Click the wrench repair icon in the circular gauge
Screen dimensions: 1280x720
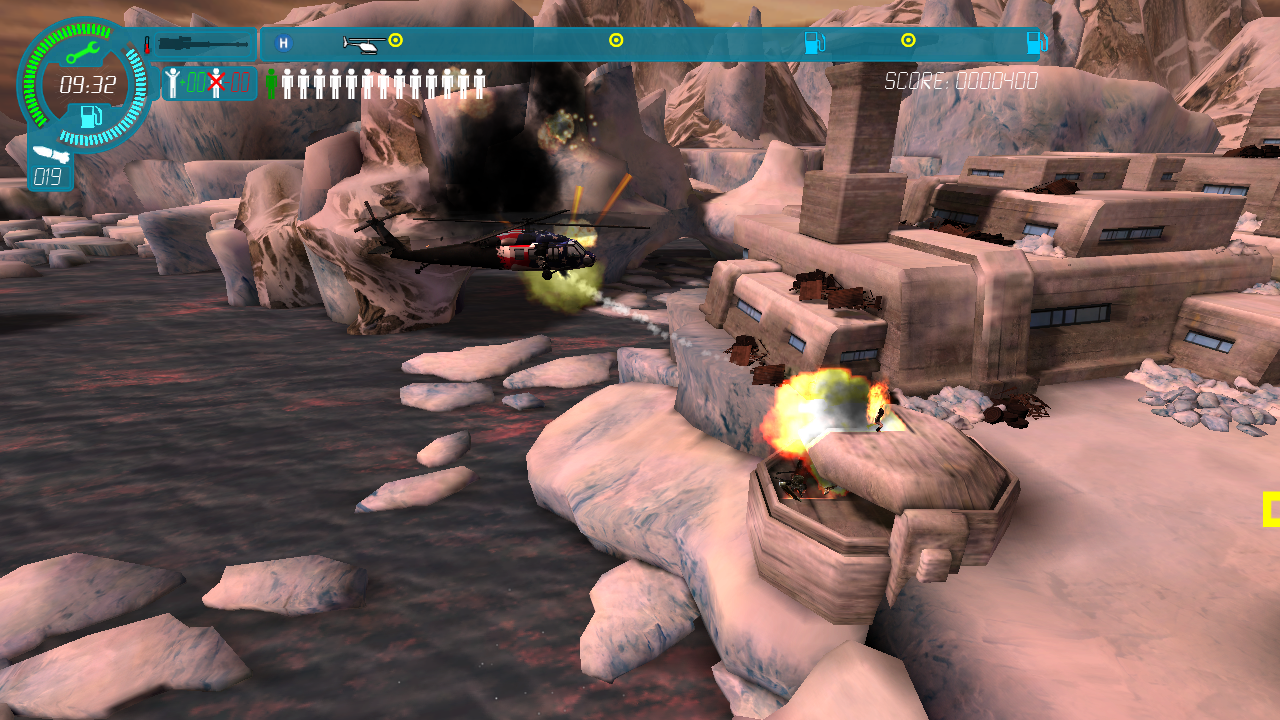(x=83, y=51)
